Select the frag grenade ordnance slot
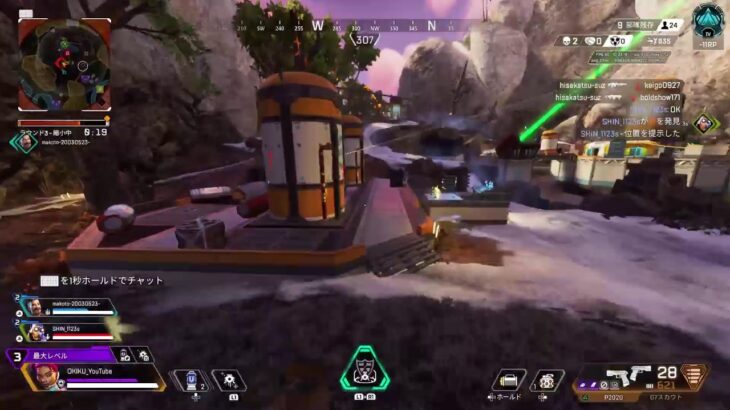Image resolution: width=730 pixels, height=410 pixels. click(547, 380)
